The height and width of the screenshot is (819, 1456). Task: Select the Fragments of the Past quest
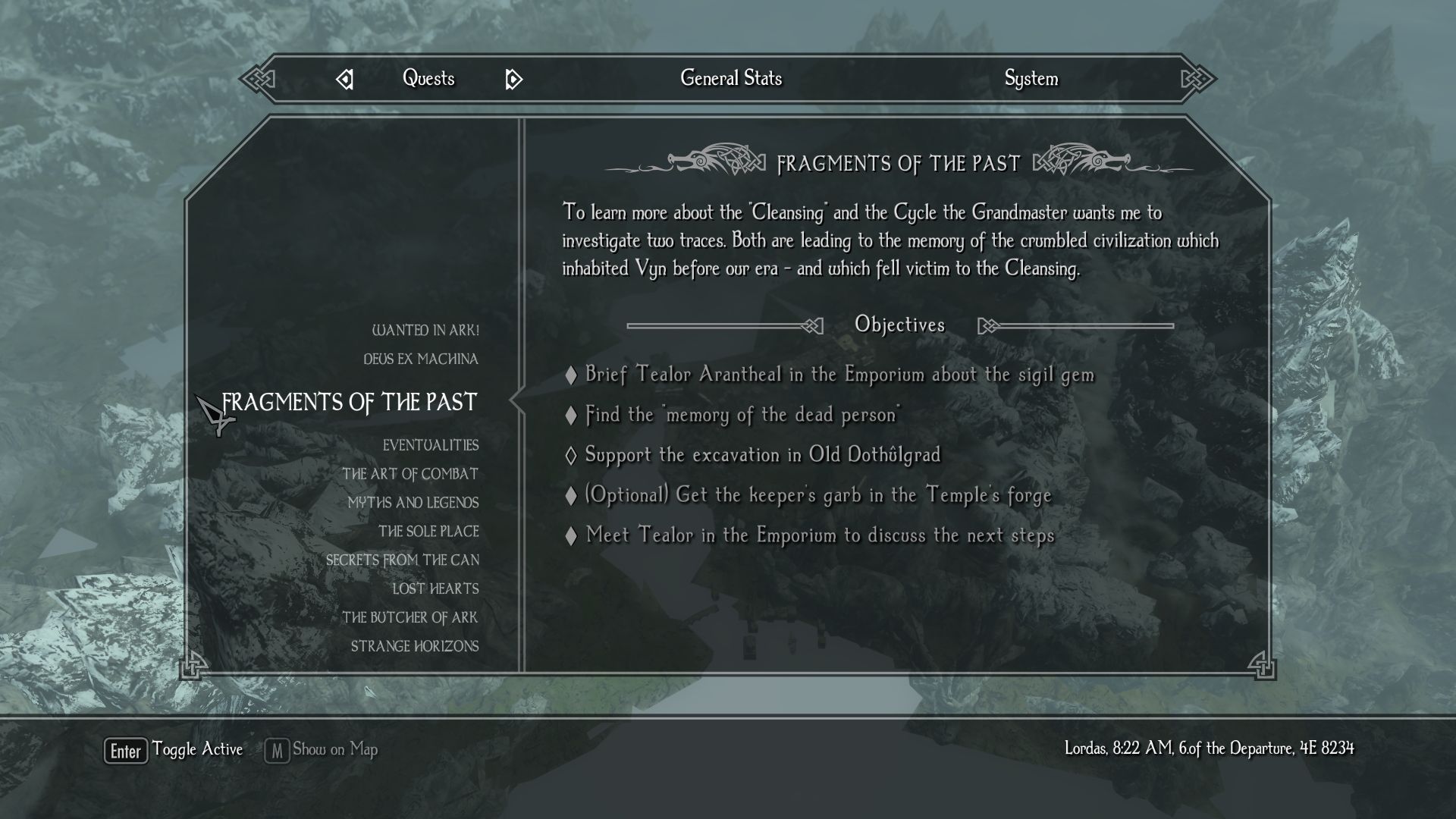[x=350, y=403]
